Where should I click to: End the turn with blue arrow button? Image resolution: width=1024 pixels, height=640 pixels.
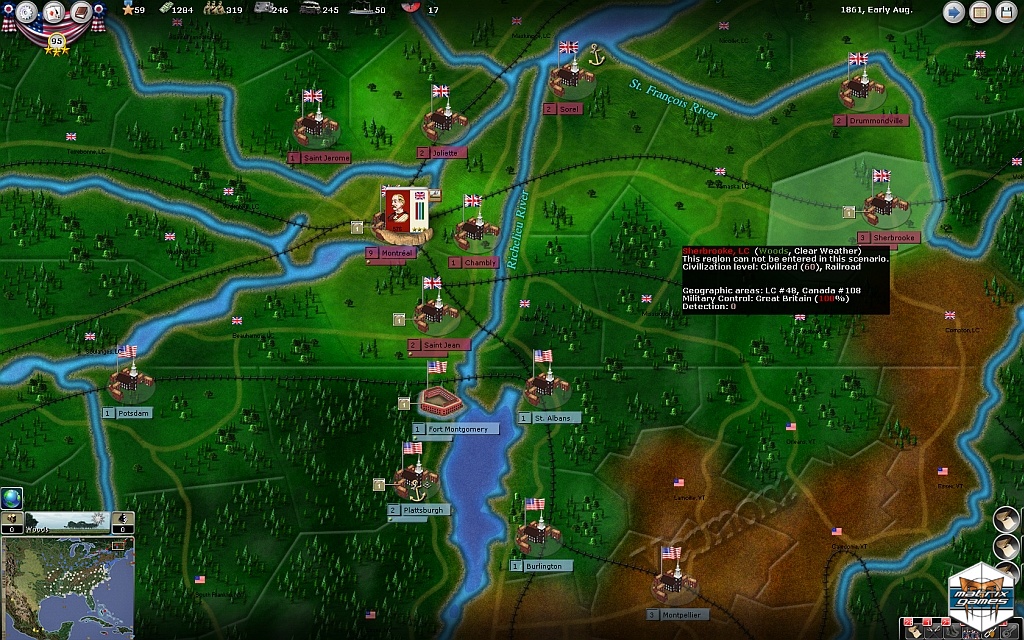954,13
